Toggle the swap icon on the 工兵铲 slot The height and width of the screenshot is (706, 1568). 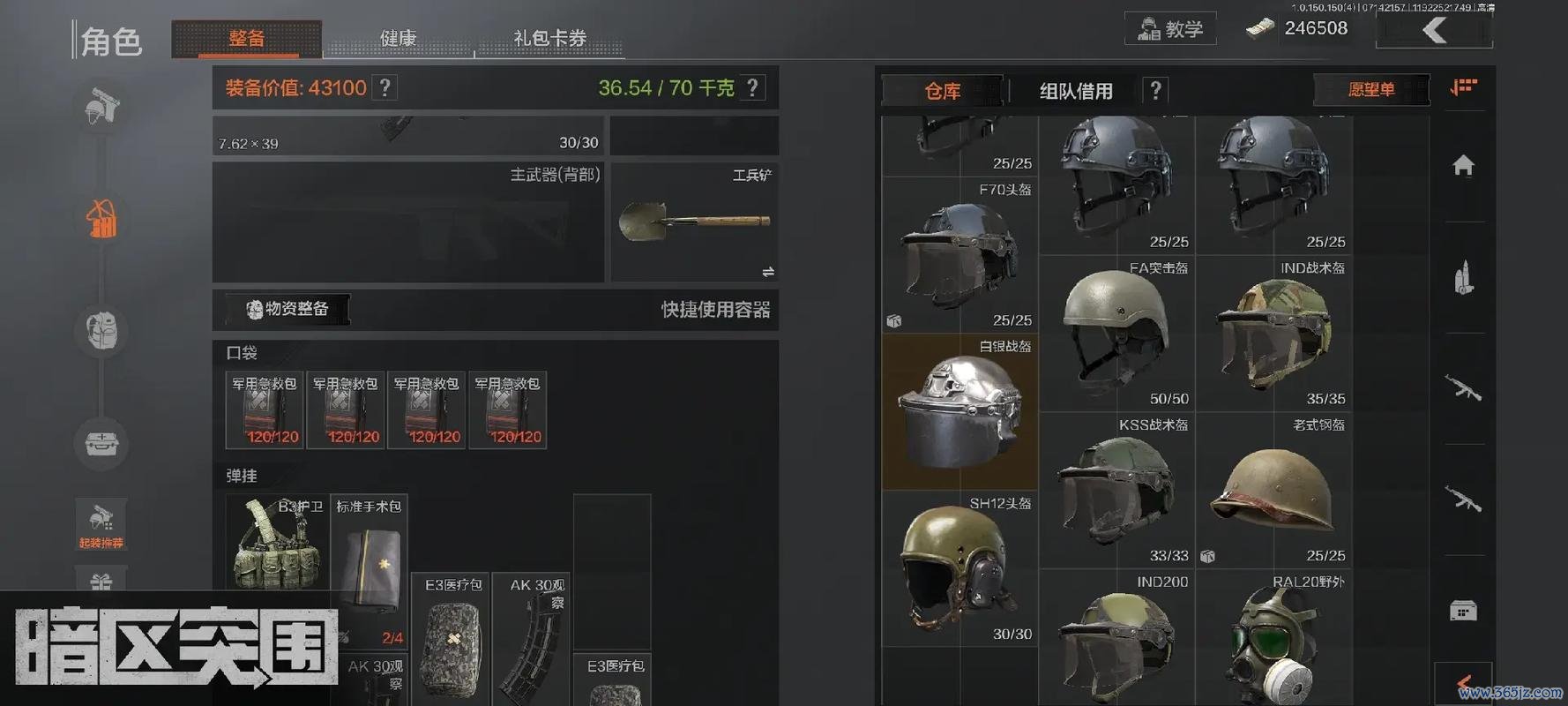[x=769, y=270]
